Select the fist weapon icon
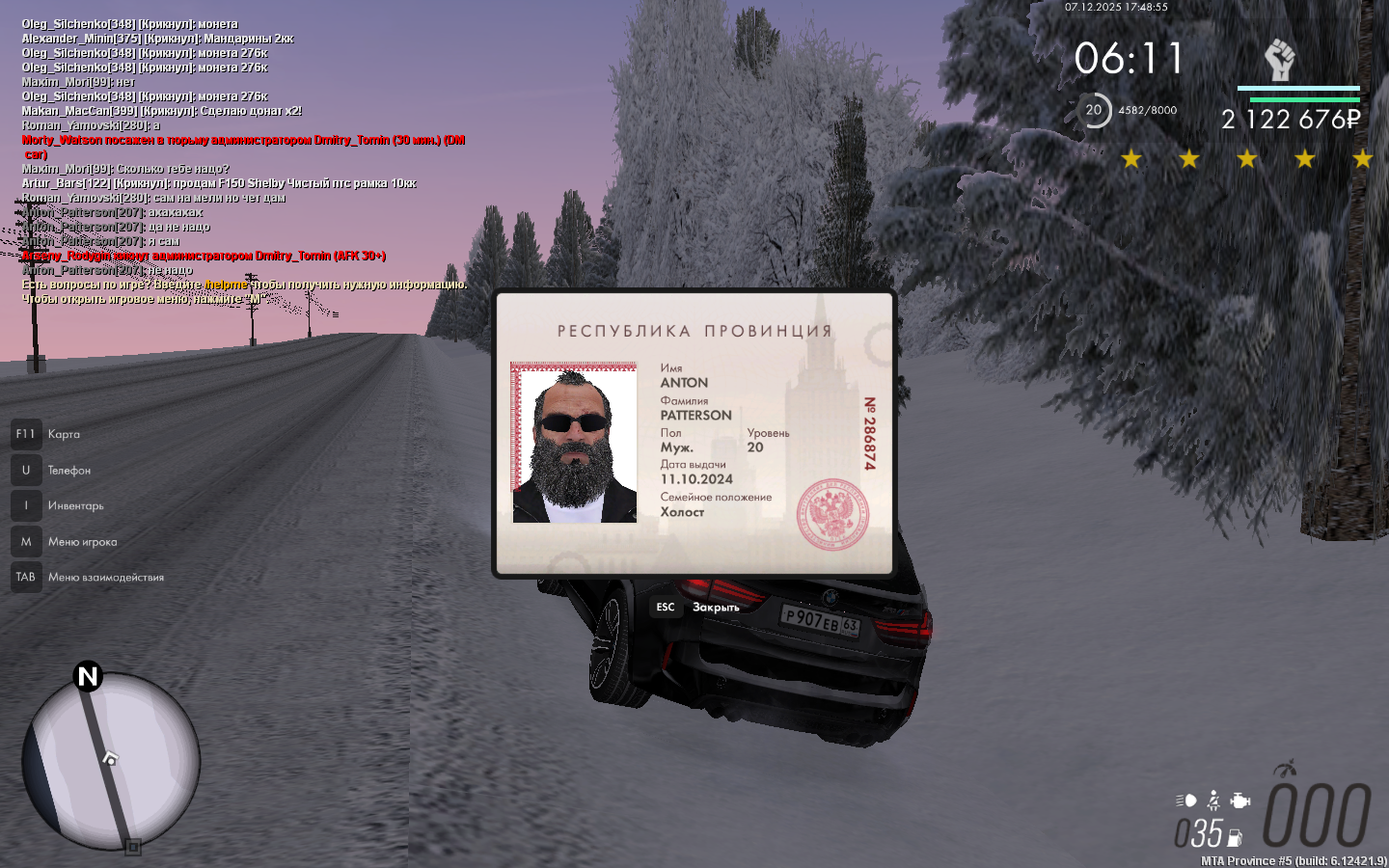 [x=1280, y=60]
